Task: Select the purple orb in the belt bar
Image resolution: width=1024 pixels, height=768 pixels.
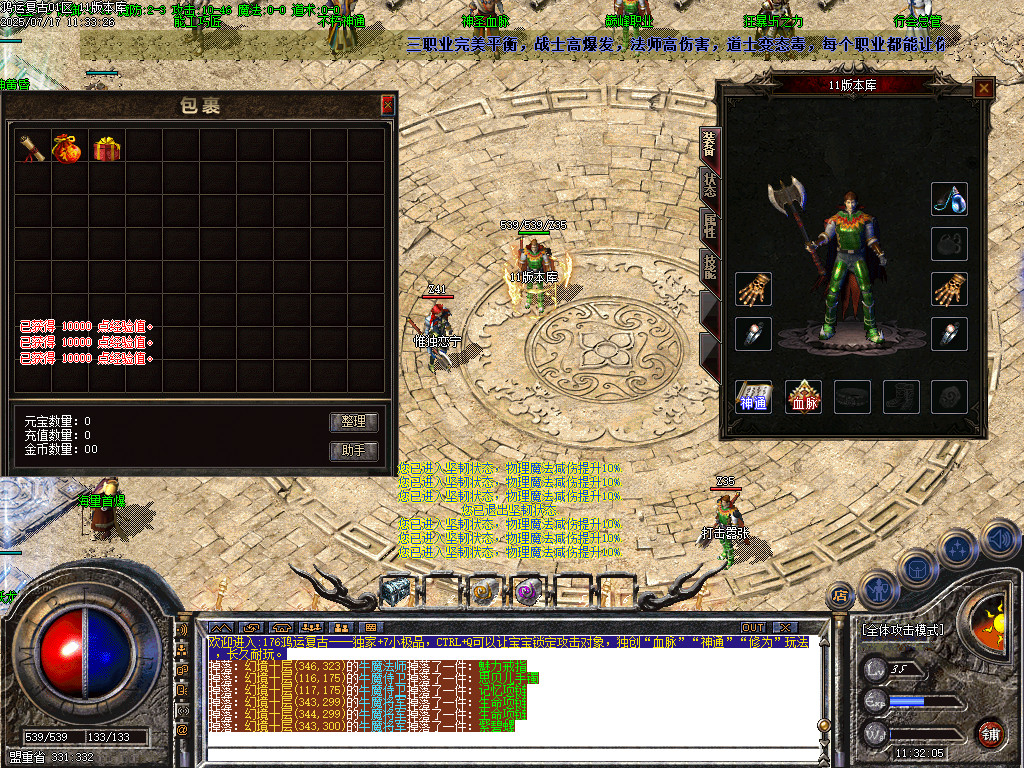Action: [527, 592]
